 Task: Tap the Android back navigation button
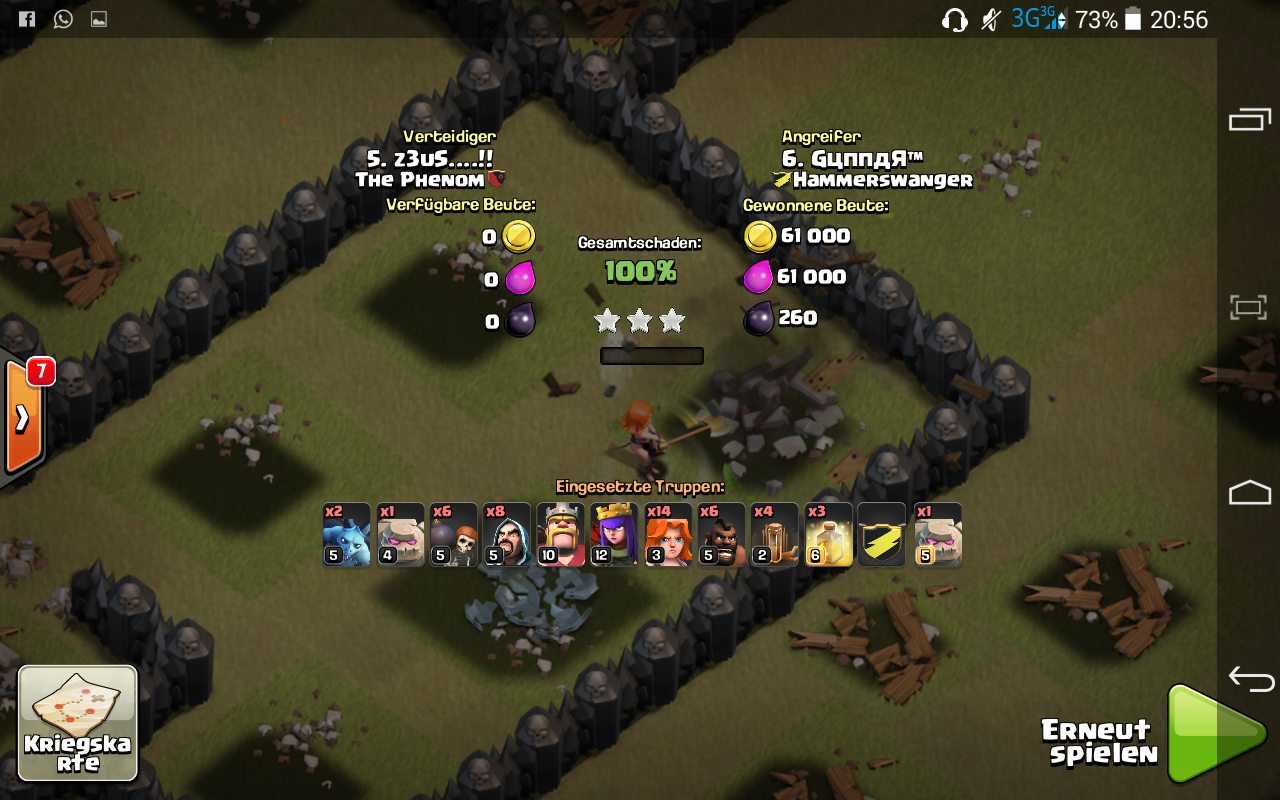click(1250, 680)
